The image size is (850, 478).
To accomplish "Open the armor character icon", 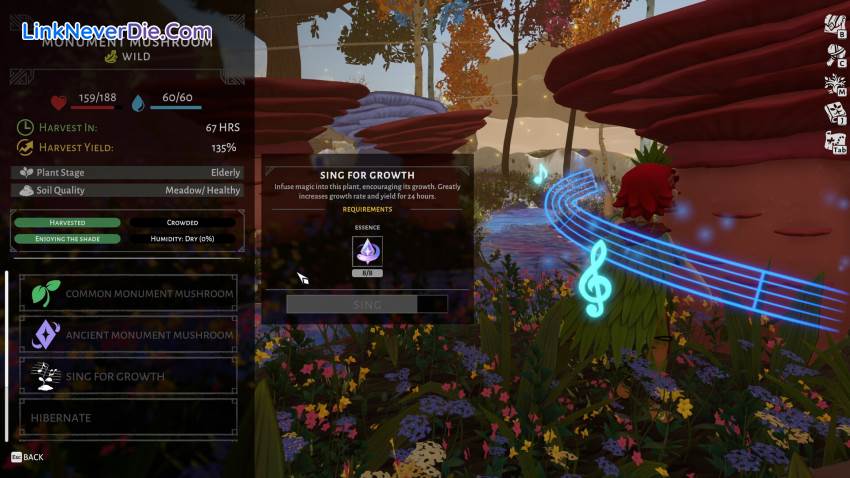I will [x=835, y=53].
